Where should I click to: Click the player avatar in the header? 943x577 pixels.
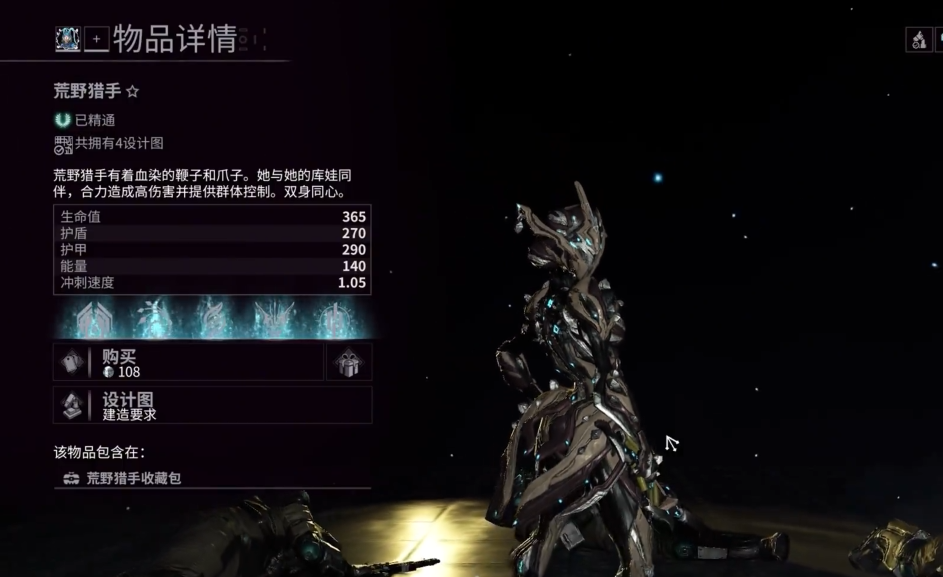(68, 39)
